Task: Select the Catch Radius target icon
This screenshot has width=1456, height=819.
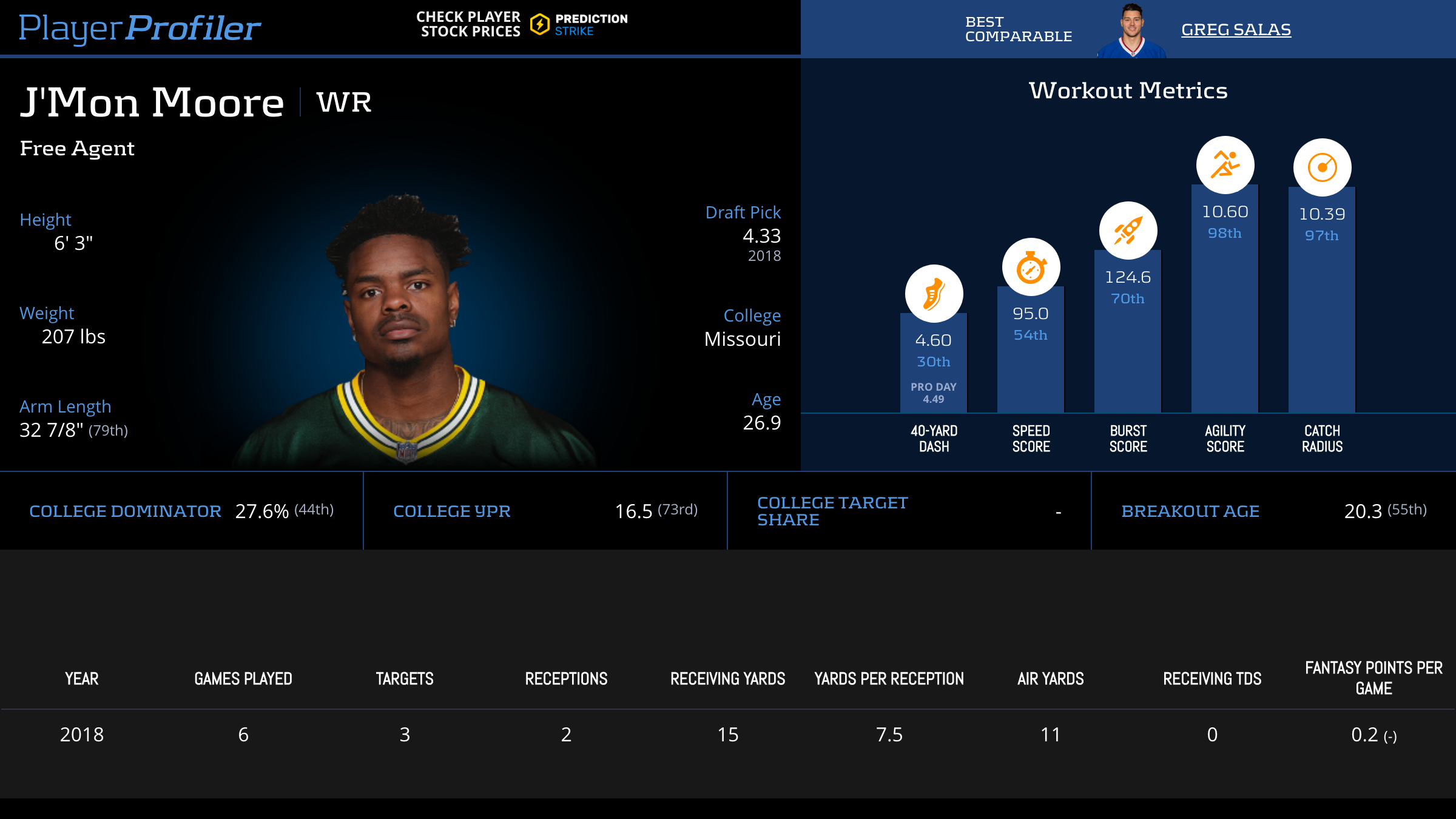Action: 1322,167
